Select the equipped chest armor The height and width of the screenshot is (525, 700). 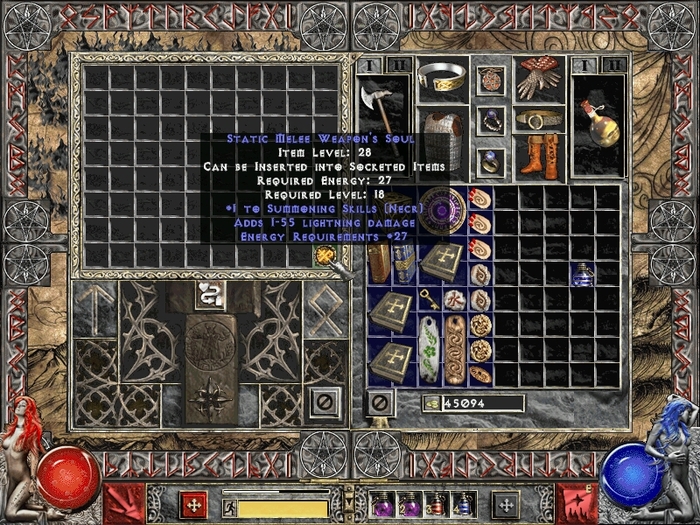(x=442, y=134)
